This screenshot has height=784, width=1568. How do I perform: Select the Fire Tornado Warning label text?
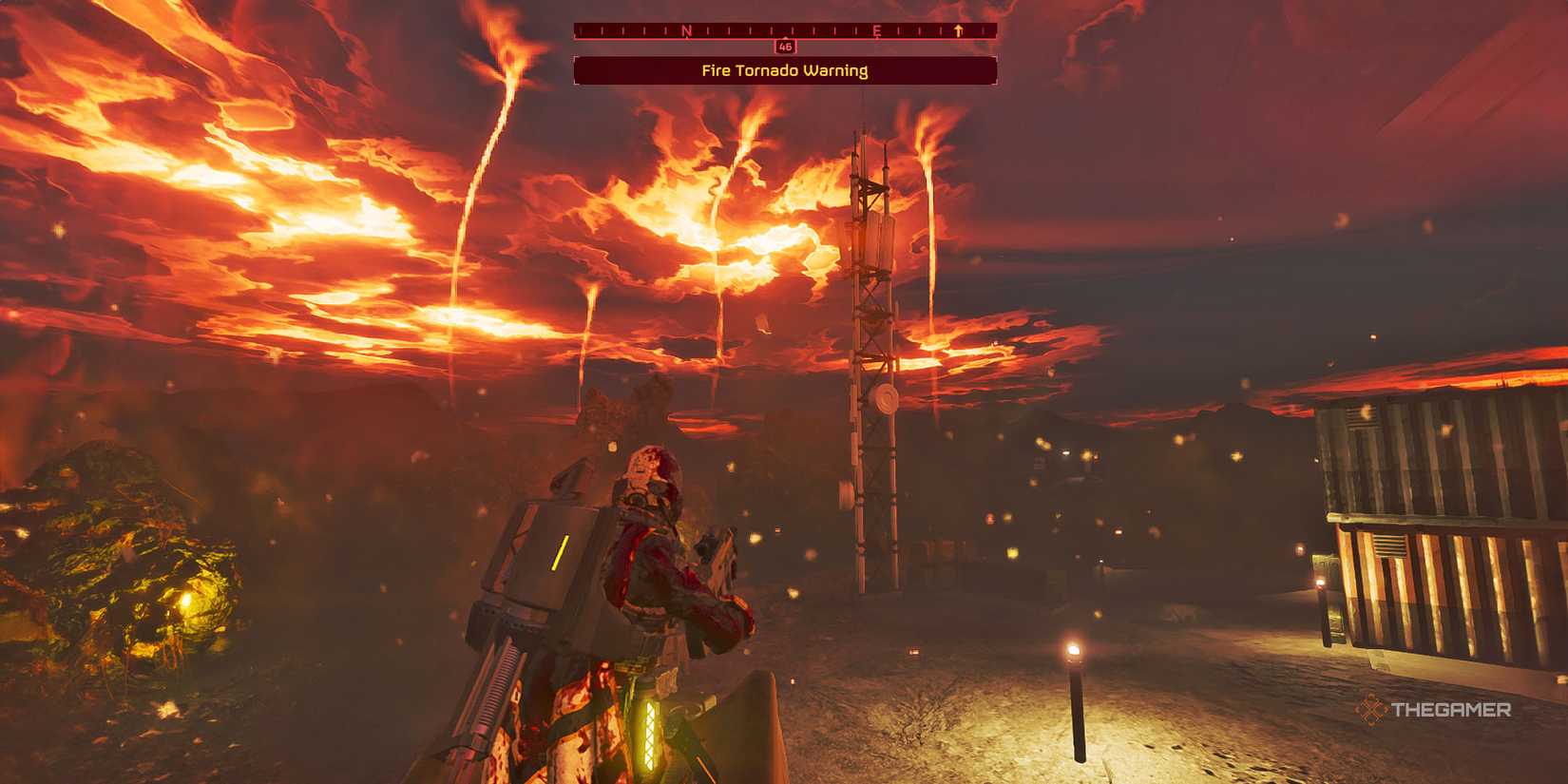tap(784, 69)
